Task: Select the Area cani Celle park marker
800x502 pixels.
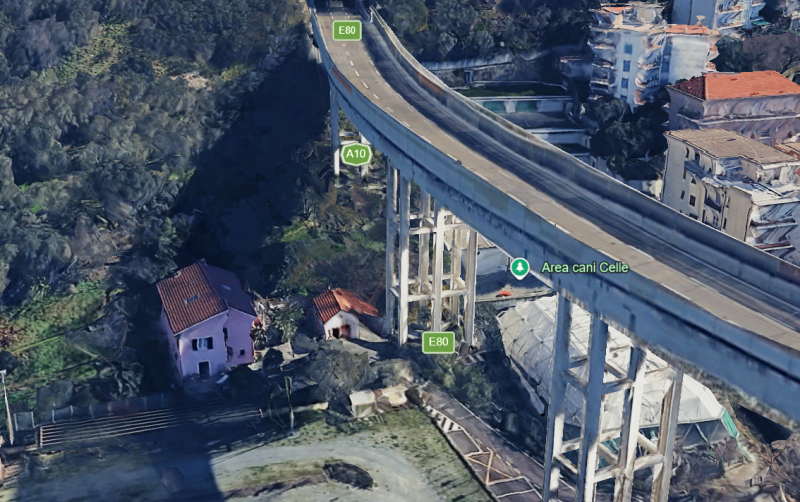Action: (520, 267)
